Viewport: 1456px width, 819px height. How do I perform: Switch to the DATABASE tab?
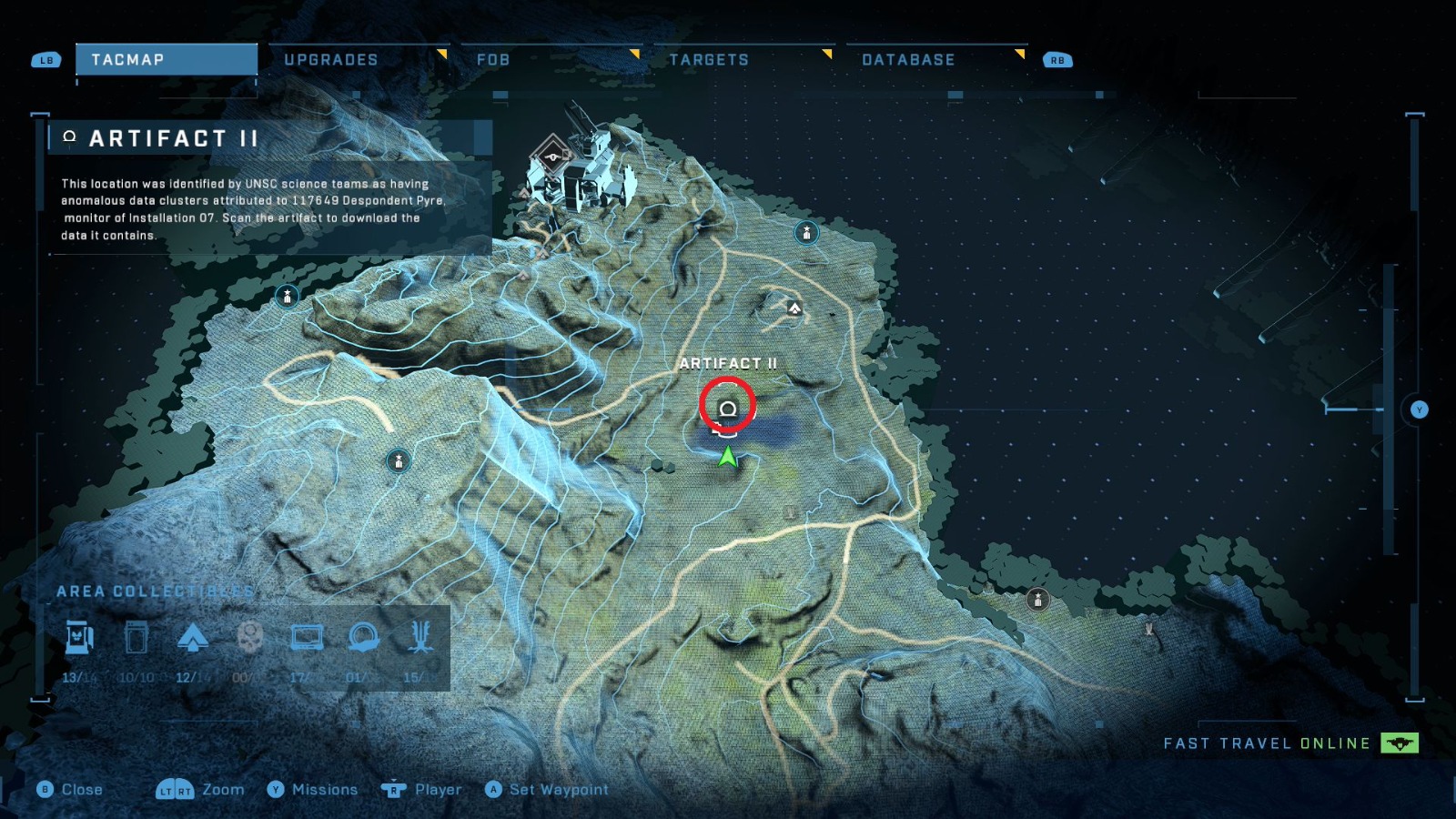point(908,59)
